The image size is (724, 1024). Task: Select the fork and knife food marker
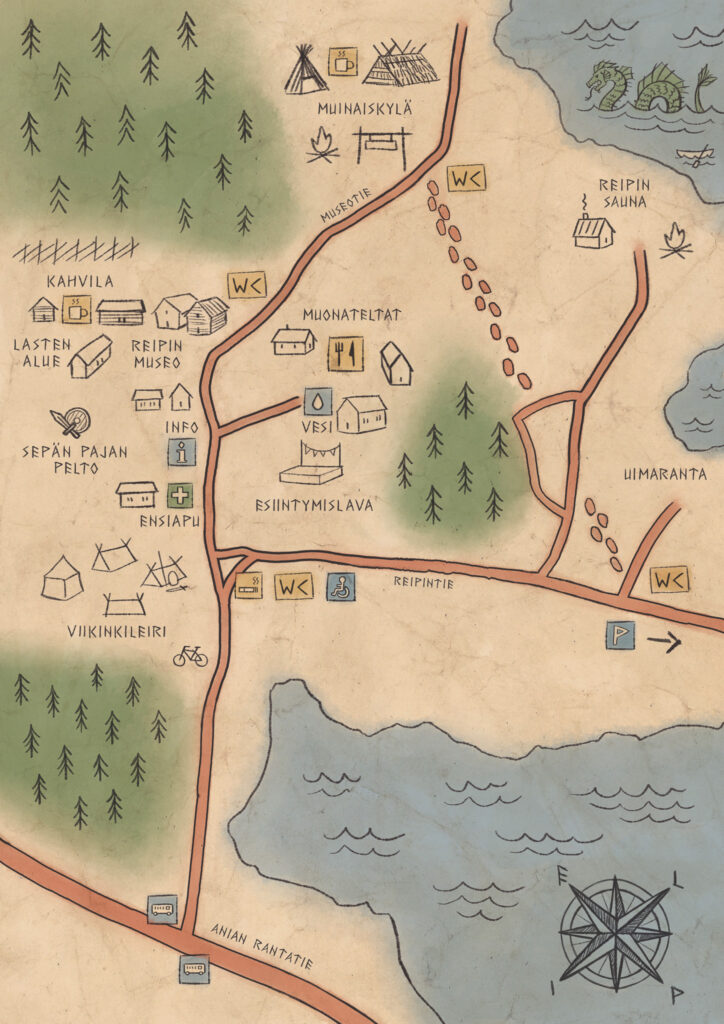(x=346, y=353)
